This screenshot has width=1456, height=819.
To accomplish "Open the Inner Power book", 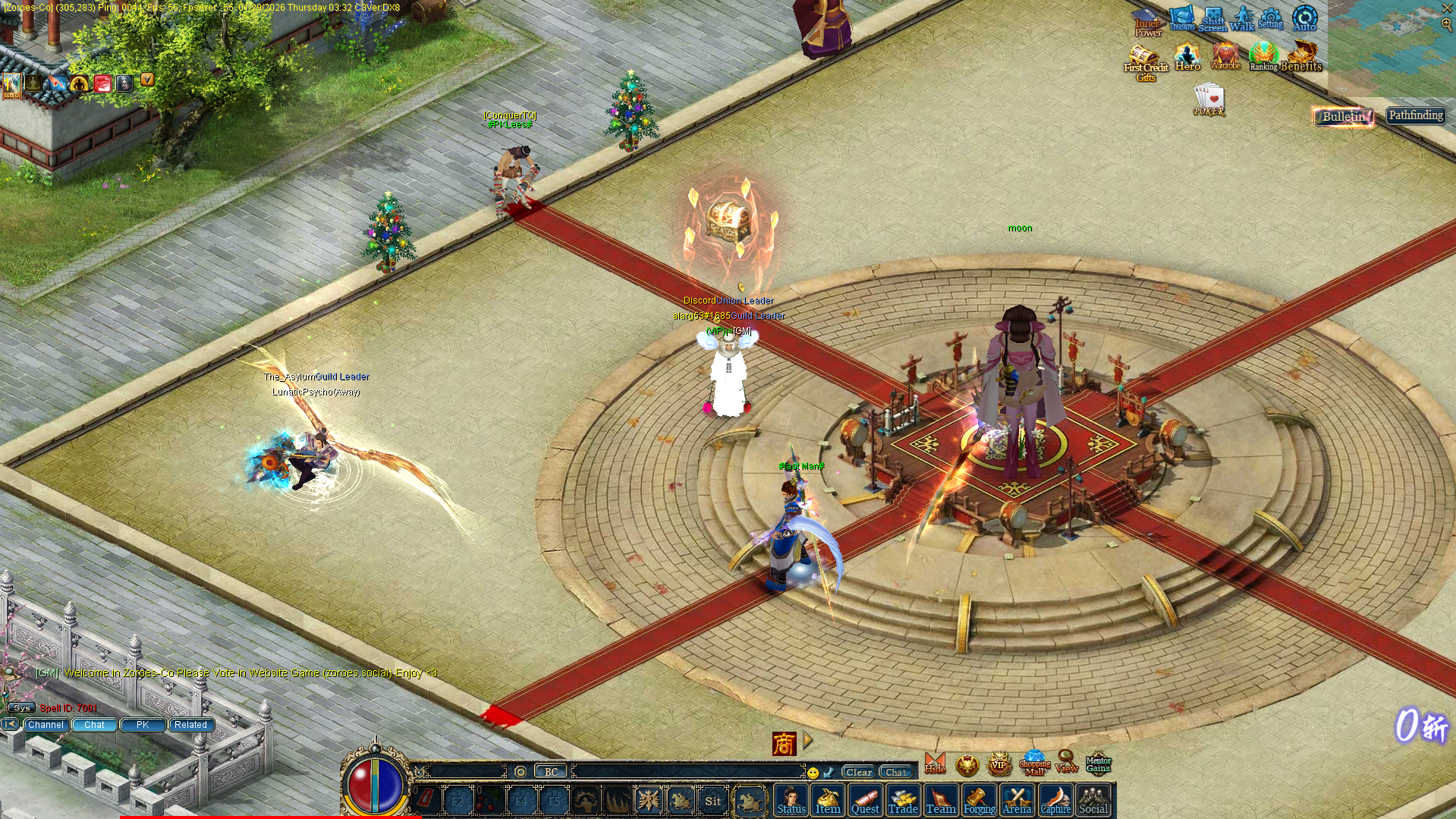I will pyautogui.click(x=1146, y=21).
